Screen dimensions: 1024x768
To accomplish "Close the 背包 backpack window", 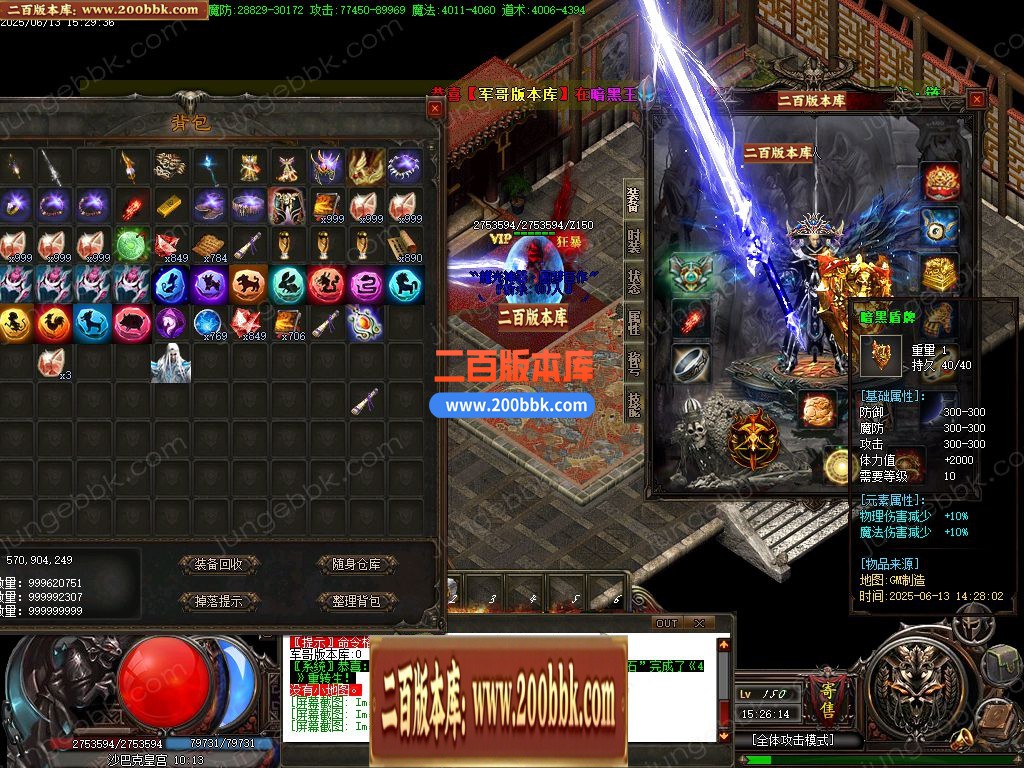I will point(435,108).
